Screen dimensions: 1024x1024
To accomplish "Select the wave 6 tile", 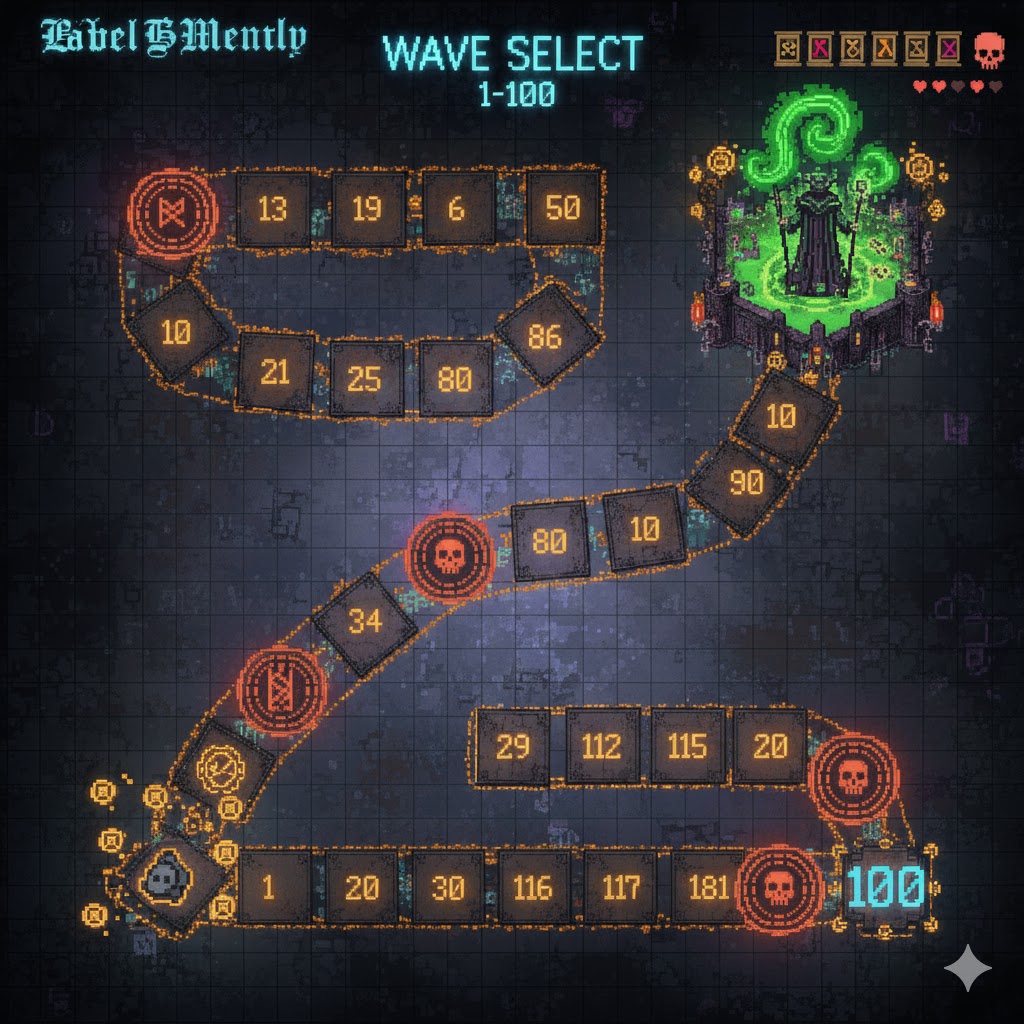I will coord(458,208).
